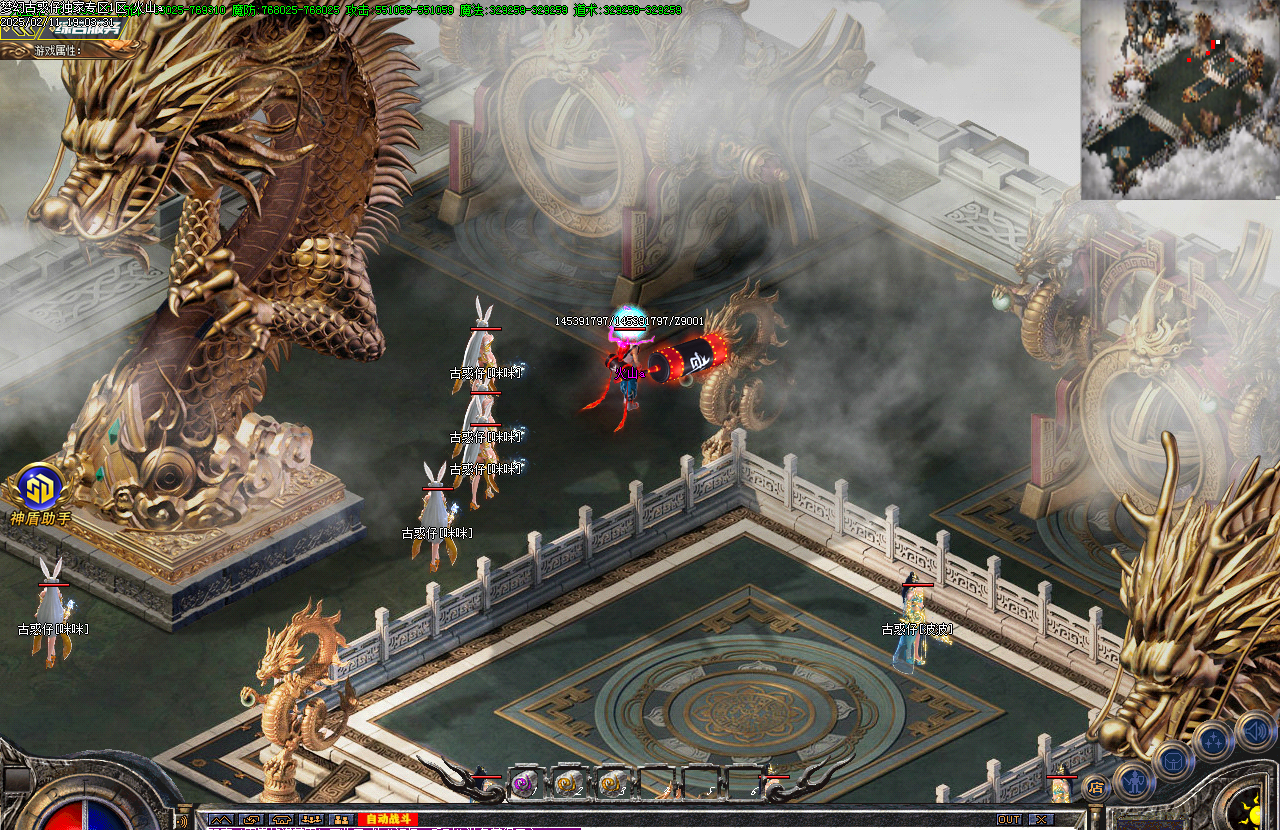Click the small speaker icon beside the chat bar
Image resolution: width=1280 pixels, height=830 pixels.
[183, 822]
